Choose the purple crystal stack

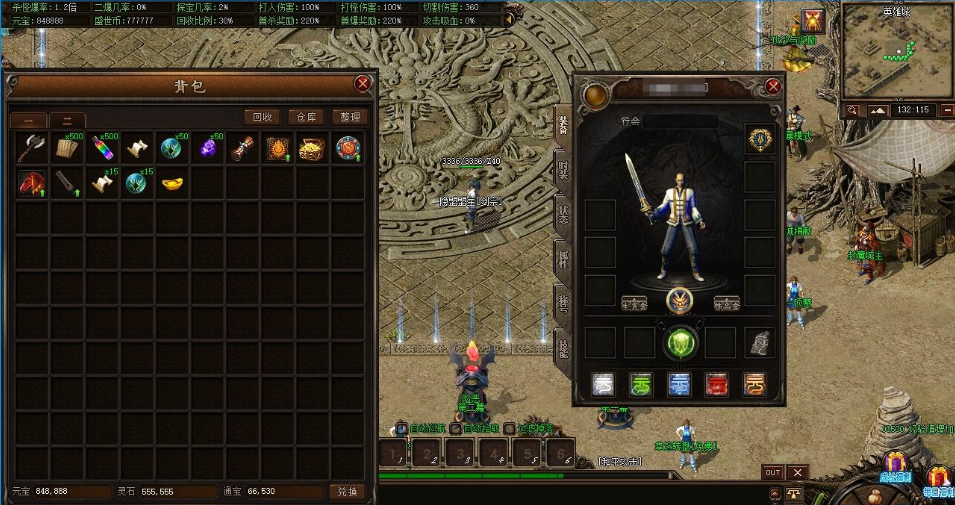click(x=206, y=149)
